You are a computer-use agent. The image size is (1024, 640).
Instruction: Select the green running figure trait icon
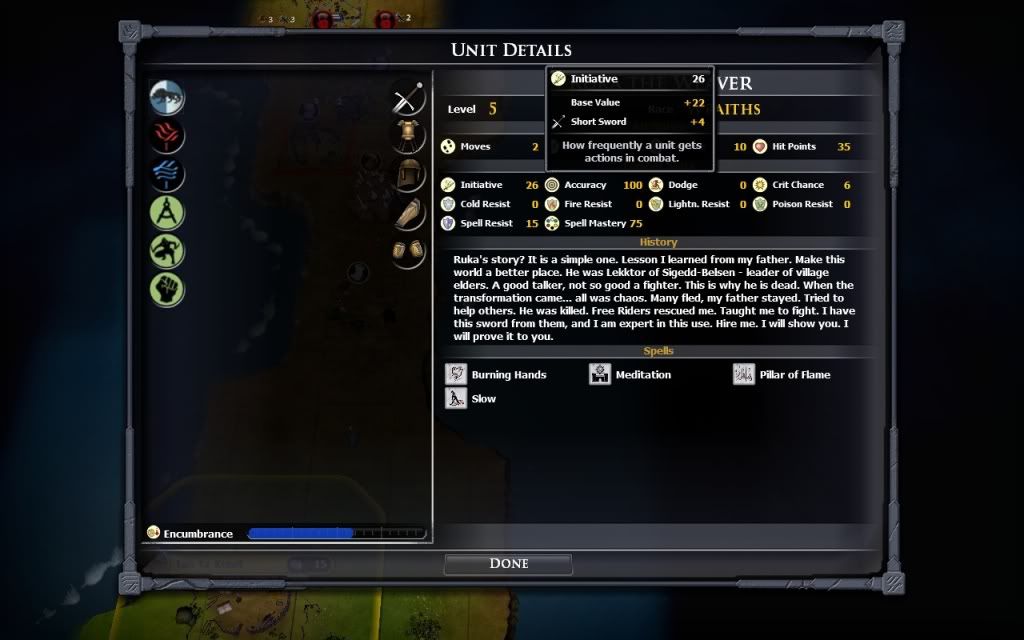[167, 251]
